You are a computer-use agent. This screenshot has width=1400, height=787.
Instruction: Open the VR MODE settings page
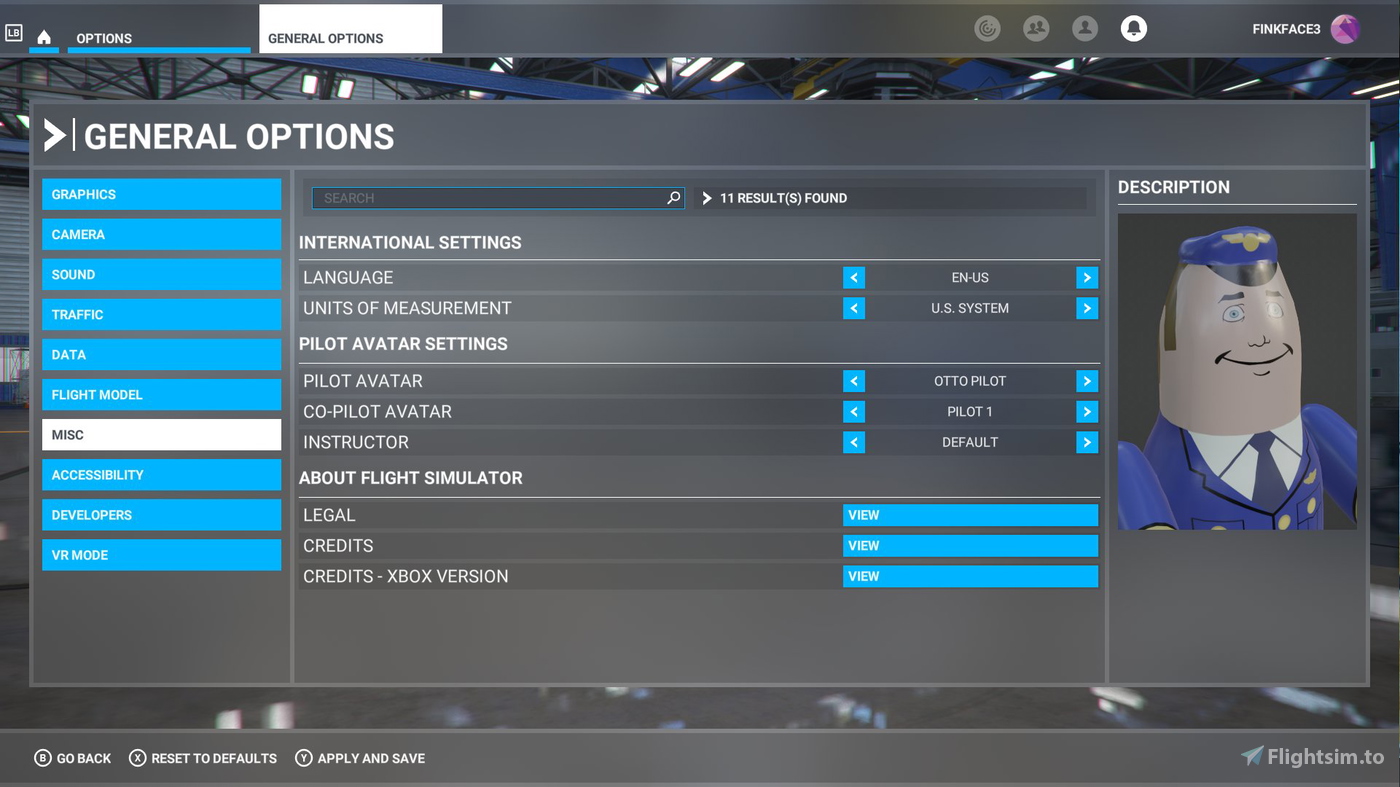(161, 554)
